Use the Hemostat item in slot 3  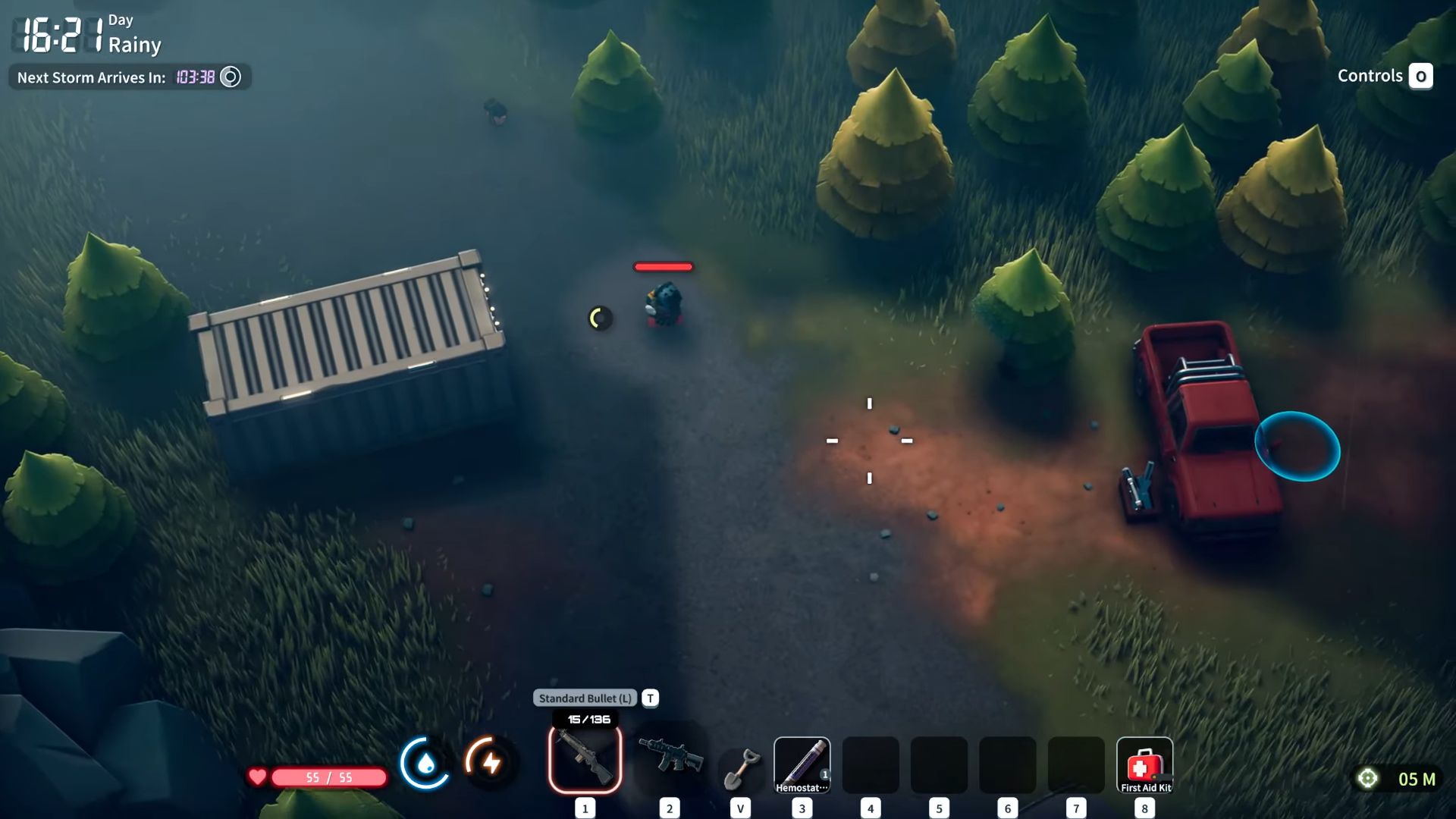(802, 765)
